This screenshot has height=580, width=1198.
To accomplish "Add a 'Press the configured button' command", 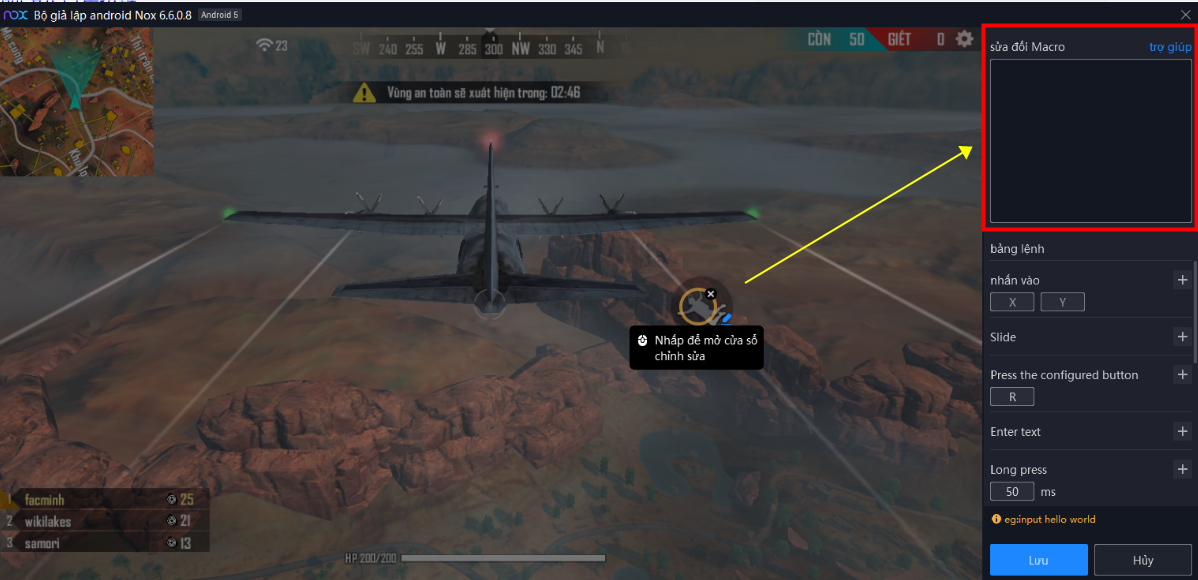I will click(x=1182, y=375).
